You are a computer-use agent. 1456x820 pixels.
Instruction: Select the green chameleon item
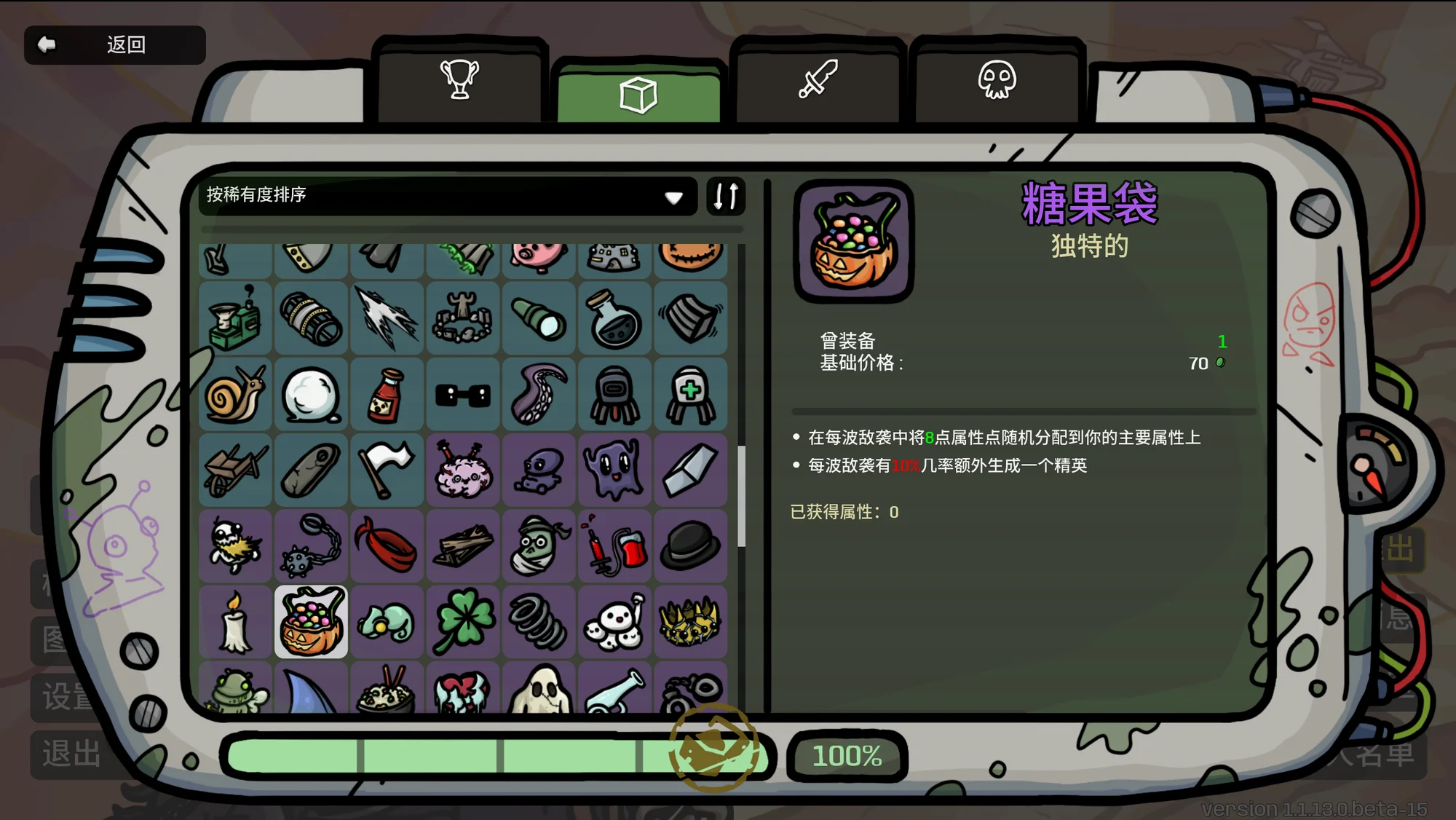(387, 622)
